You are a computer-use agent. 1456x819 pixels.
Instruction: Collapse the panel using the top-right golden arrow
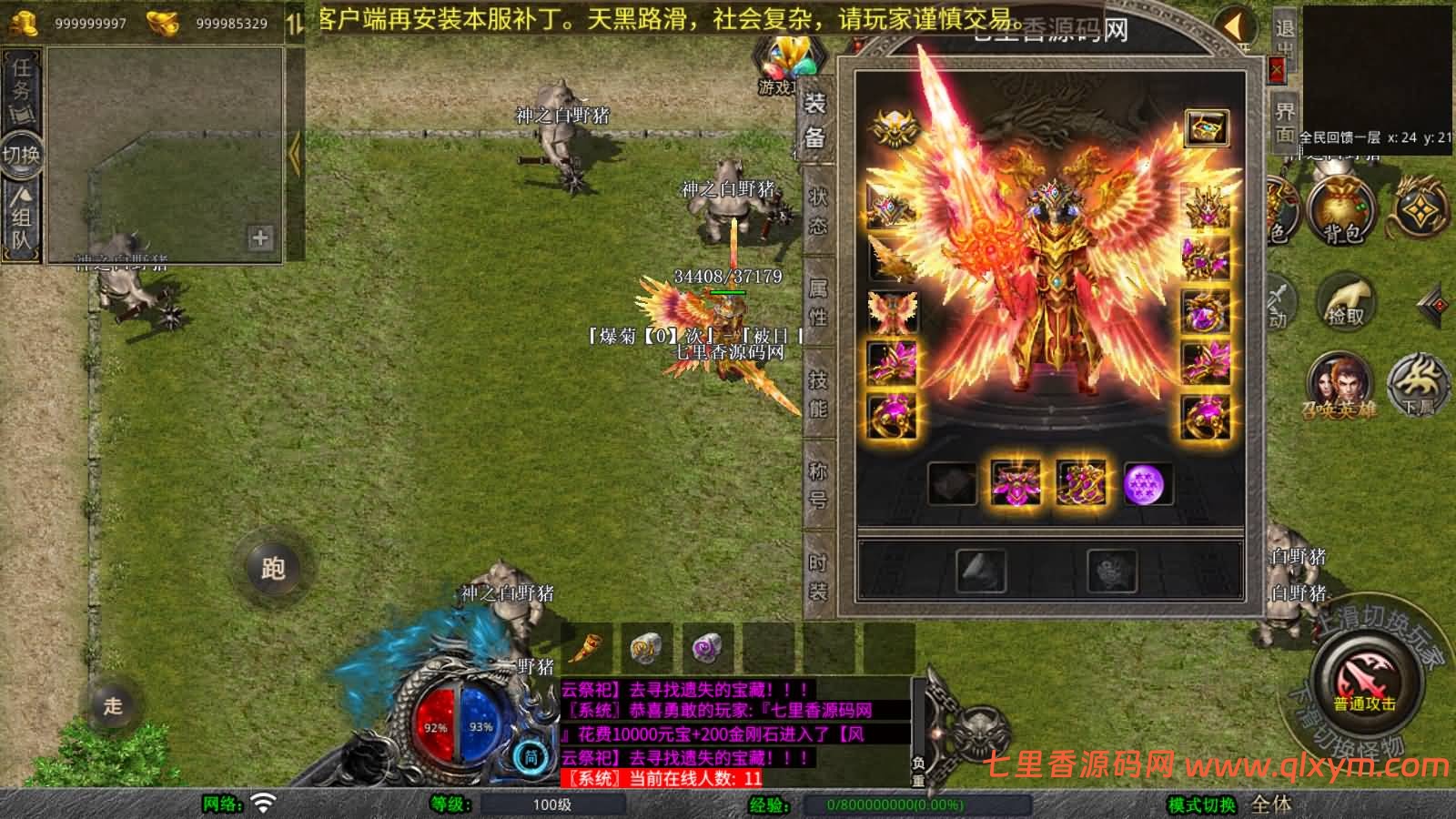tap(1235, 27)
